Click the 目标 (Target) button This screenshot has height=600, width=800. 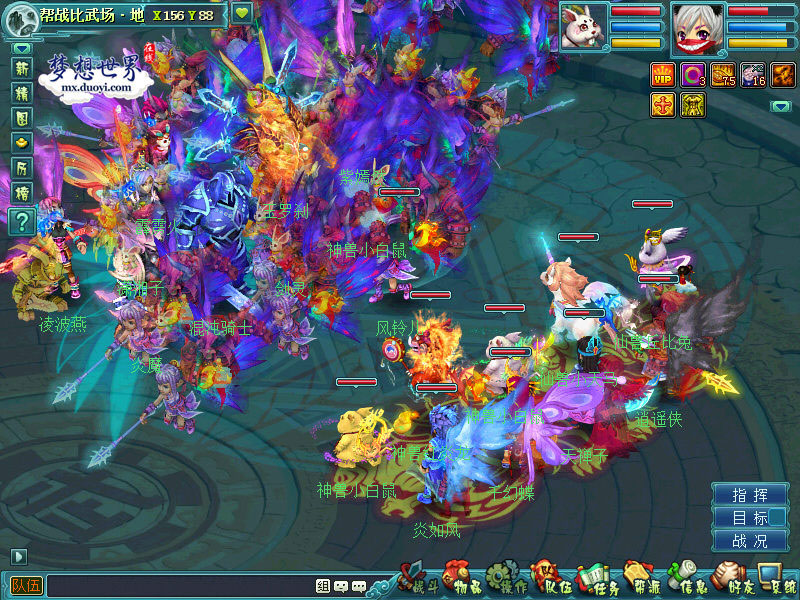click(750, 518)
